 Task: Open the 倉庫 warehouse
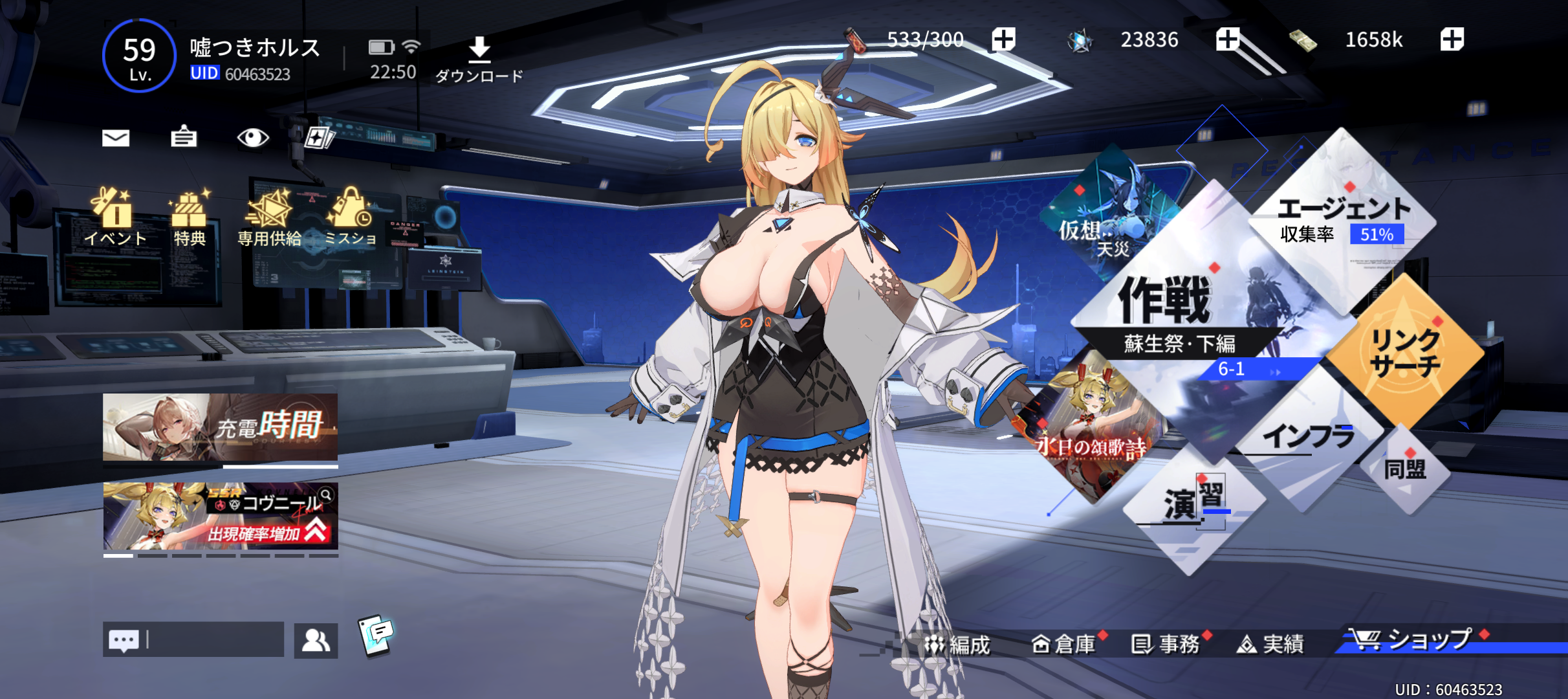tap(1063, 645)
